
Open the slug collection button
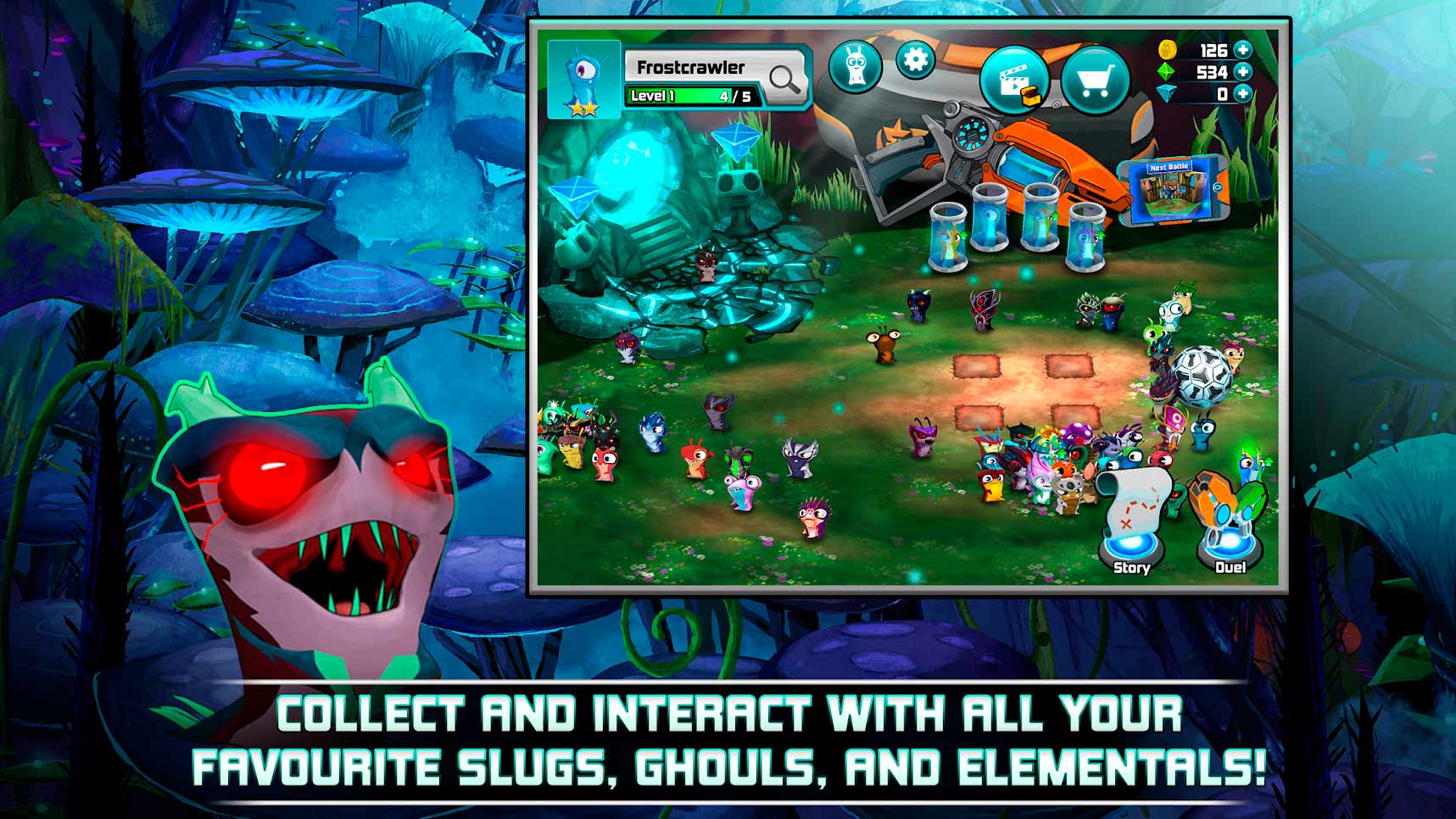[855, 65]
